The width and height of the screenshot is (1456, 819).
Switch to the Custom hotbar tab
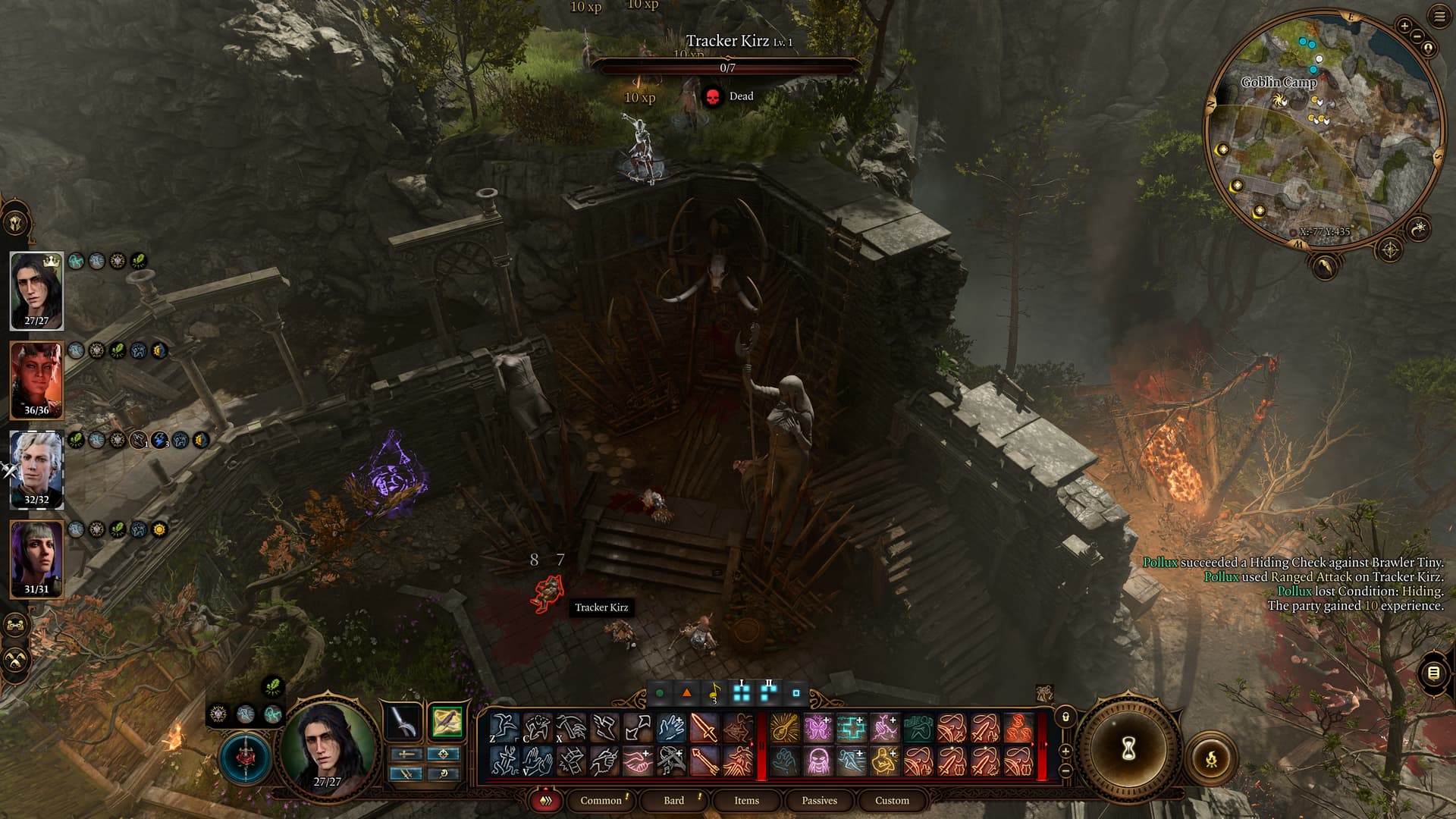pyautogui.click(x=892, y=800)
